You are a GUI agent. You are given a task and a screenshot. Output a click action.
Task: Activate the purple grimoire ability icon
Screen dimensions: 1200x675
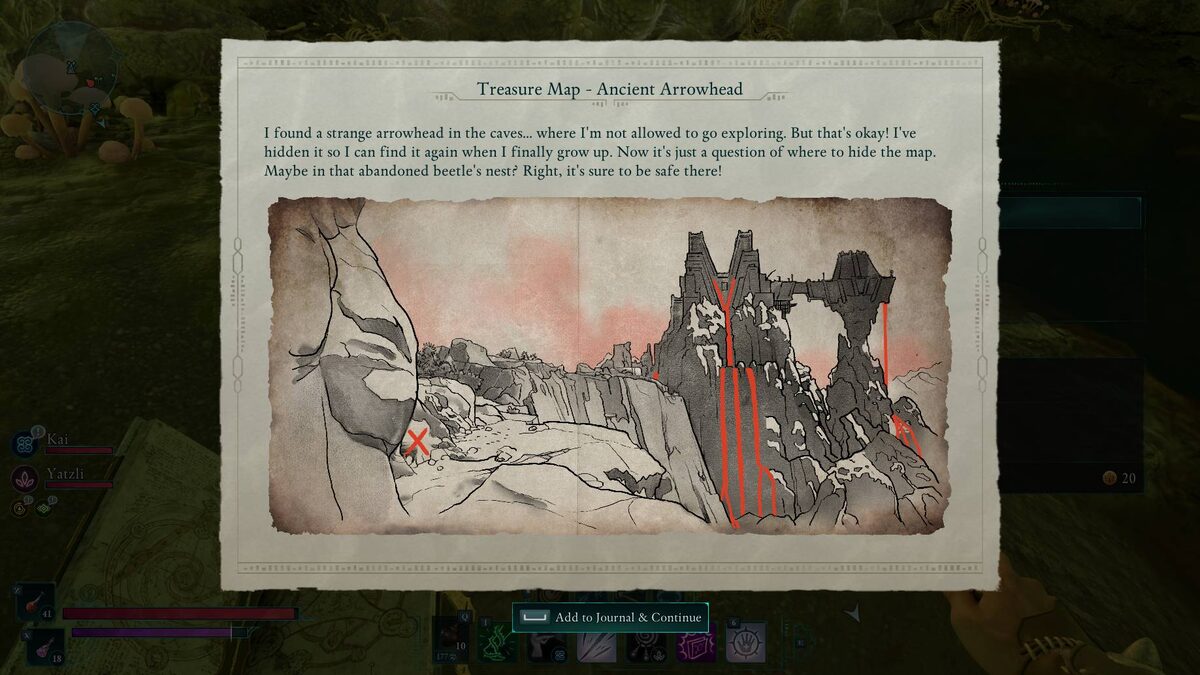pyautogui.click(x=695, y=644)
